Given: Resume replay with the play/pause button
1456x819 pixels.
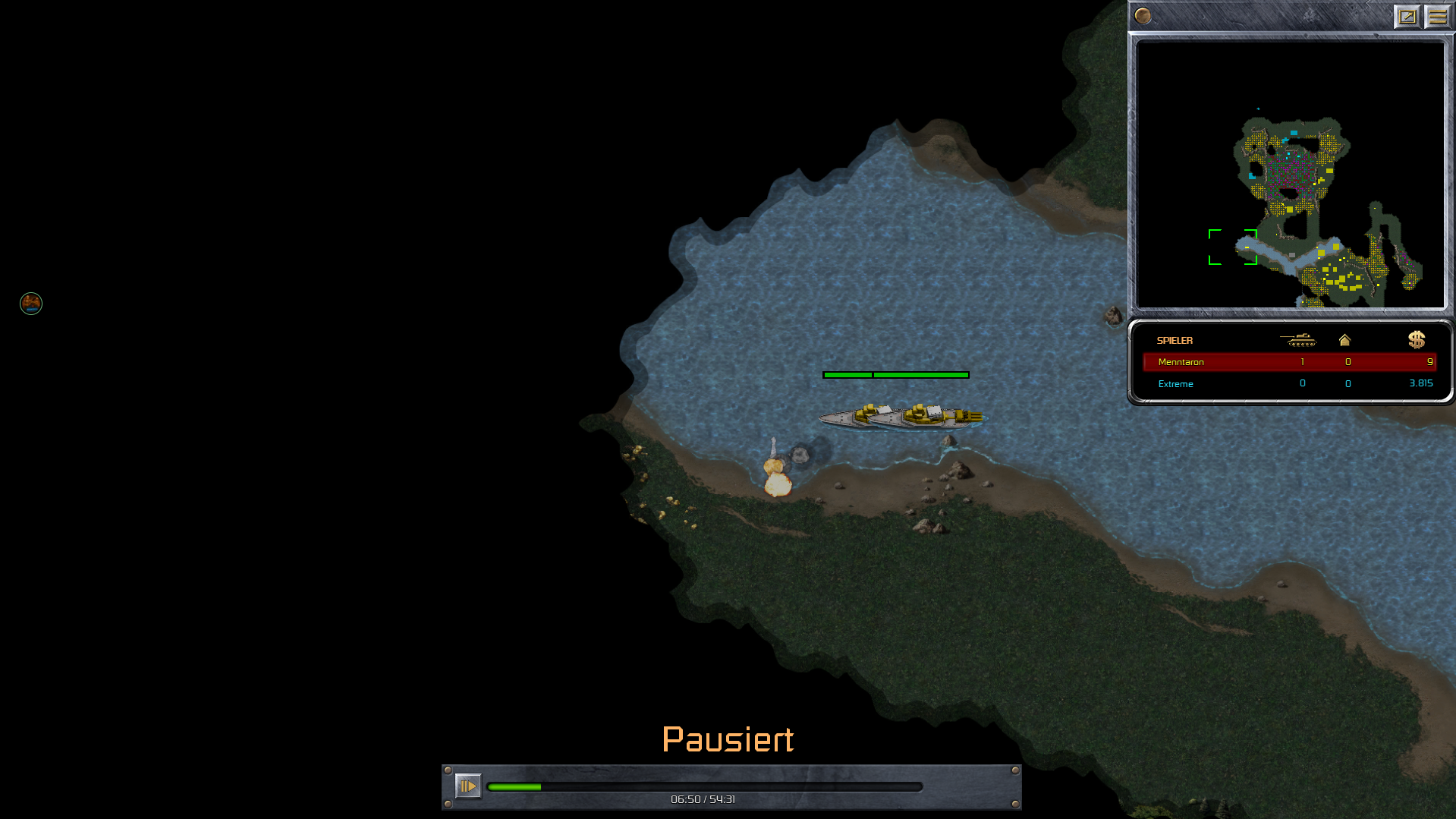Looking at the screenshot, I should click(x=467, y=786).
